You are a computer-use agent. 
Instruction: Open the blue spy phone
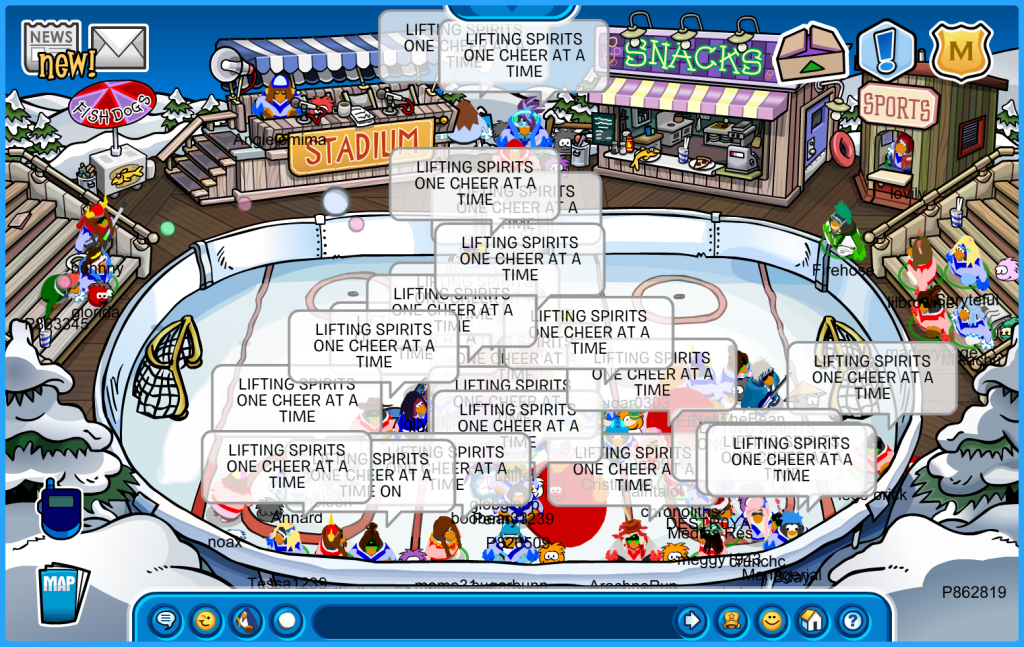point(58,507)
